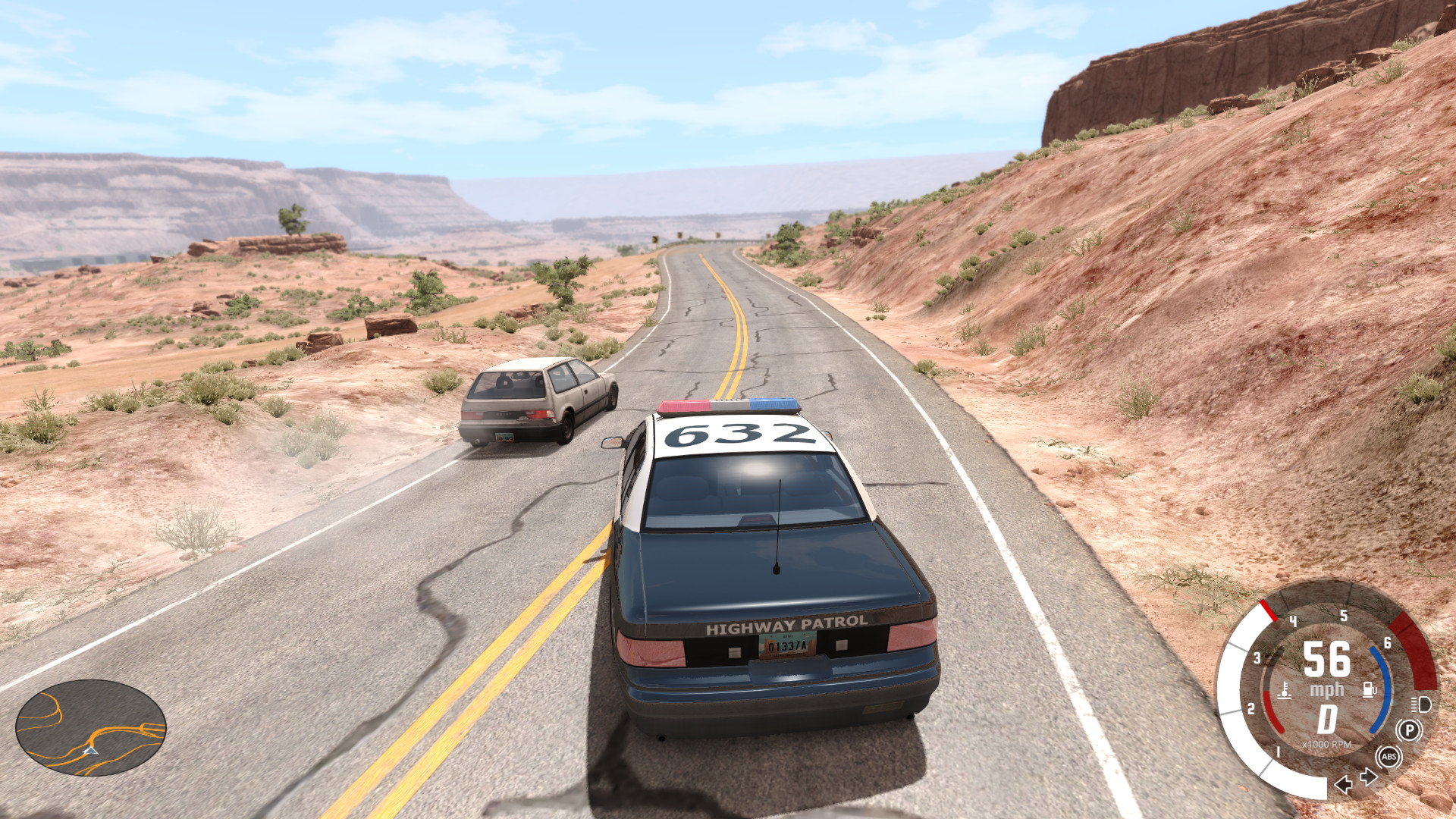1456x819 pixels.
Task: Click the D gear indicator on the cluster
Action: 1326,719
